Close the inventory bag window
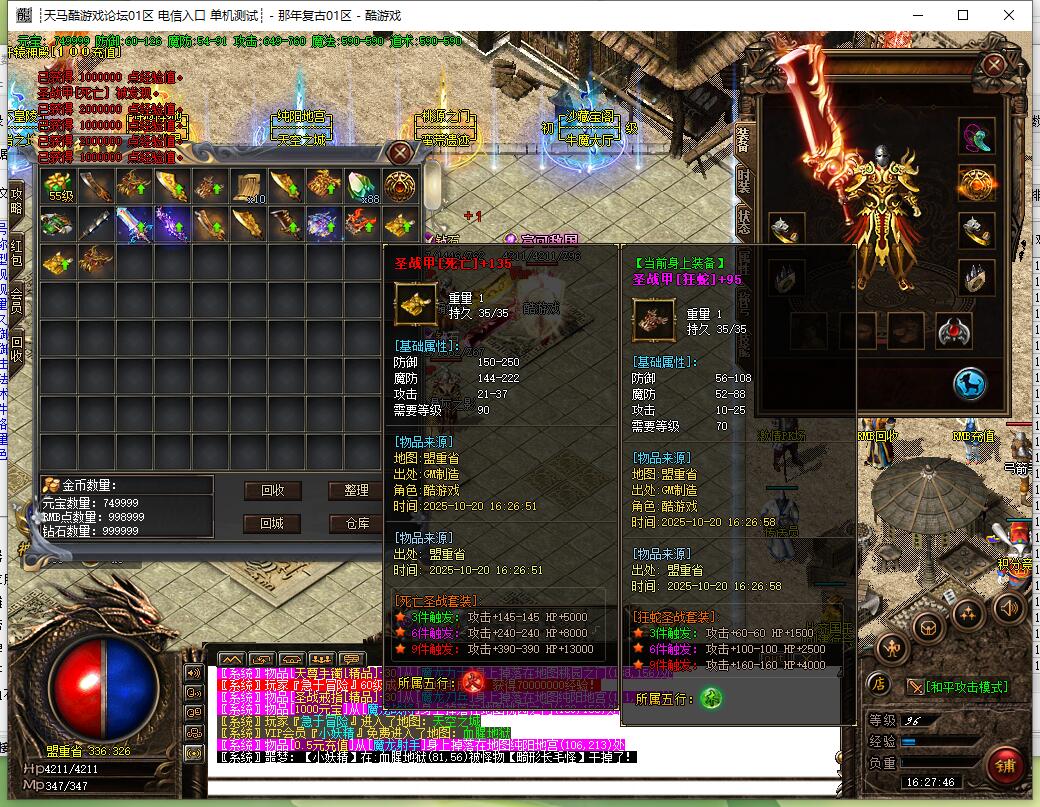 tap(400, 153)
